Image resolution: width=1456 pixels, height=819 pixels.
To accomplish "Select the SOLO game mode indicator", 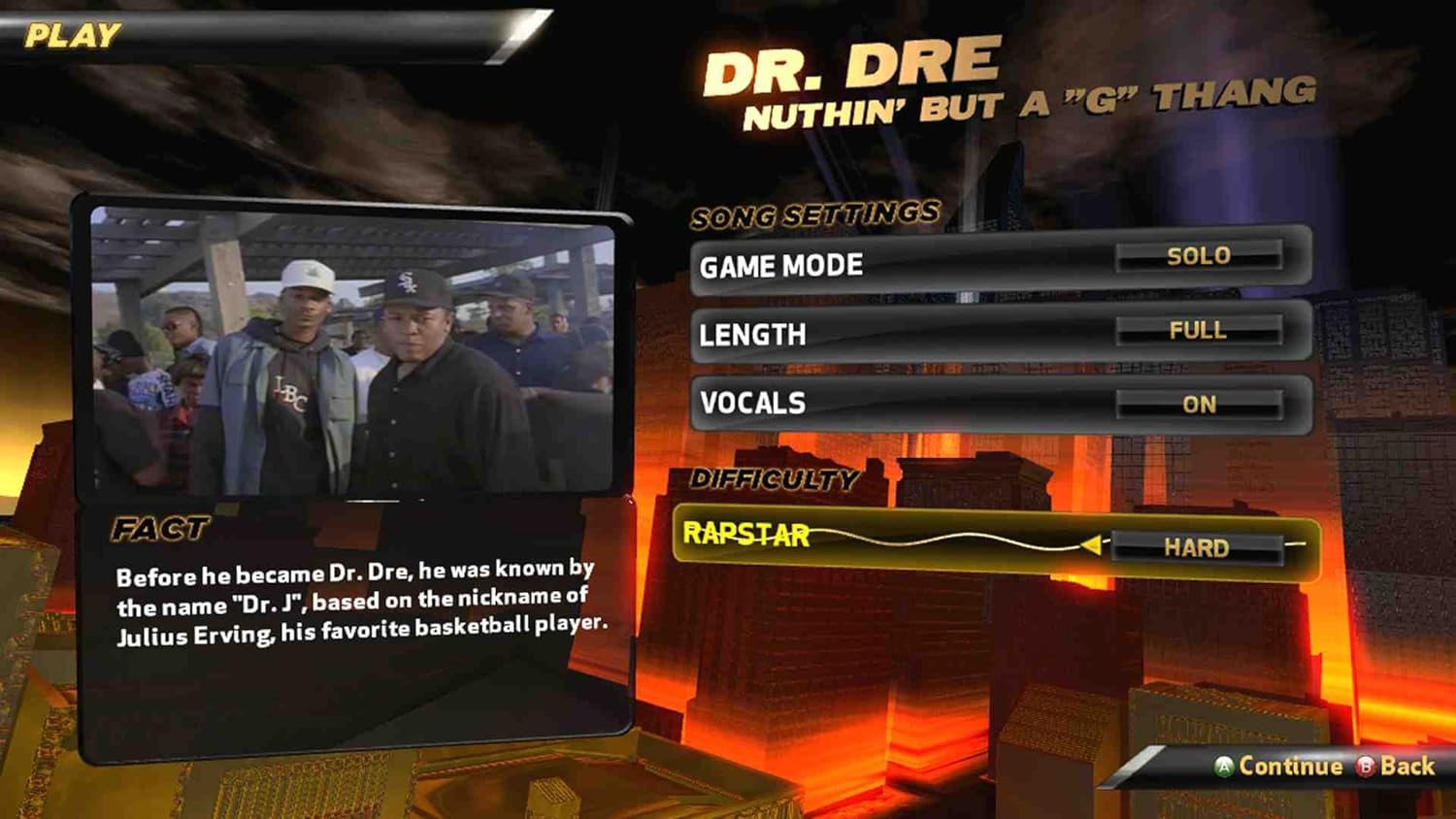I will (x=1200, y=257).
